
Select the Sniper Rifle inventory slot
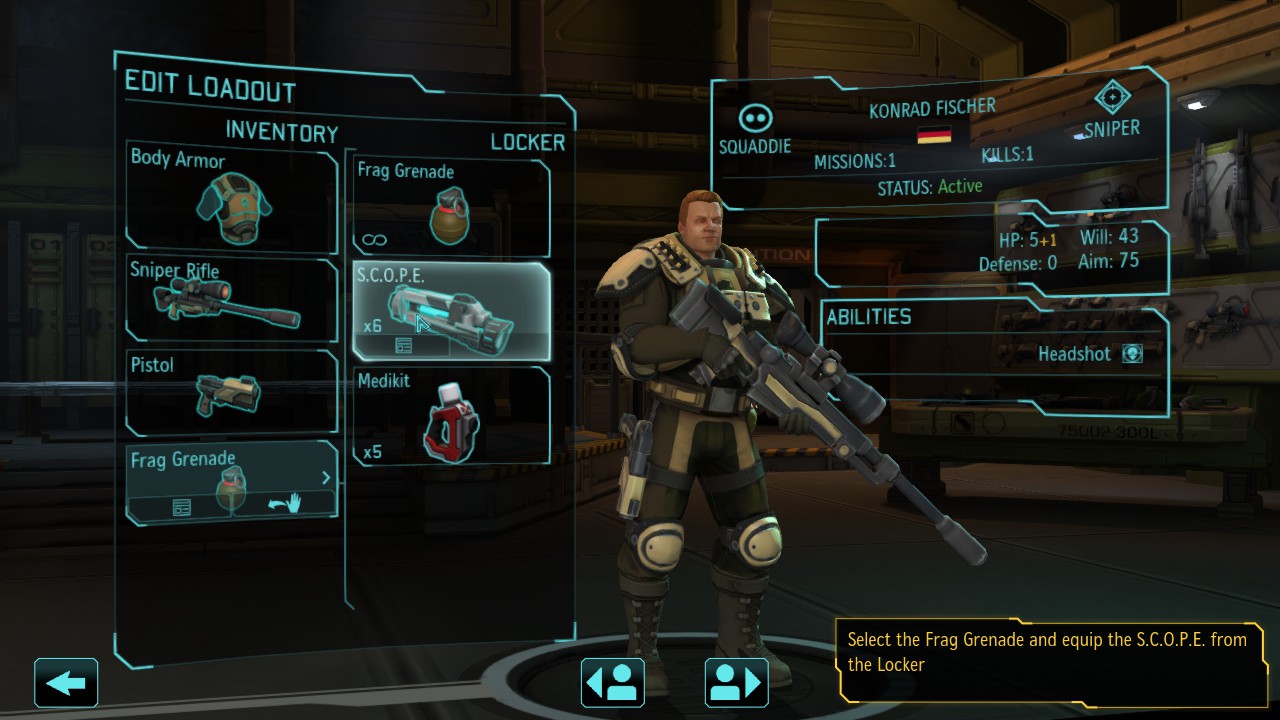[231, 300]
